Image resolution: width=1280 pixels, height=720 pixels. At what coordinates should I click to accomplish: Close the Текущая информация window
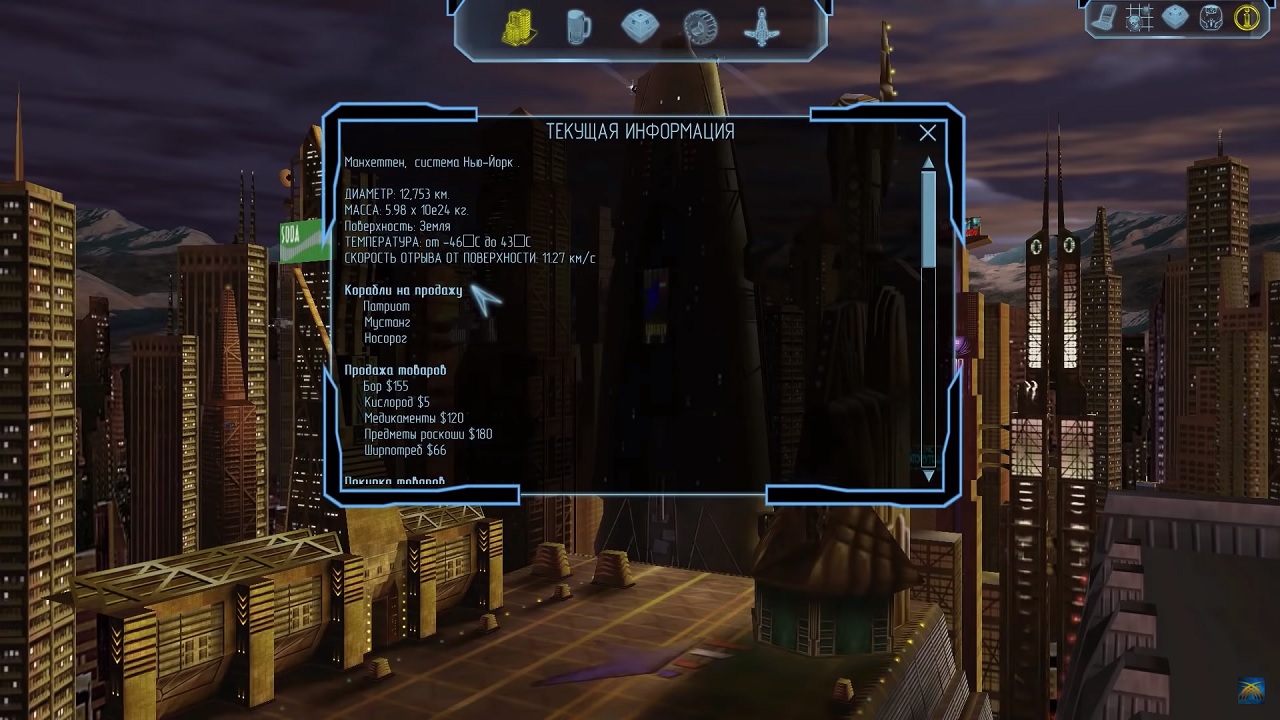tap(928, 133)
